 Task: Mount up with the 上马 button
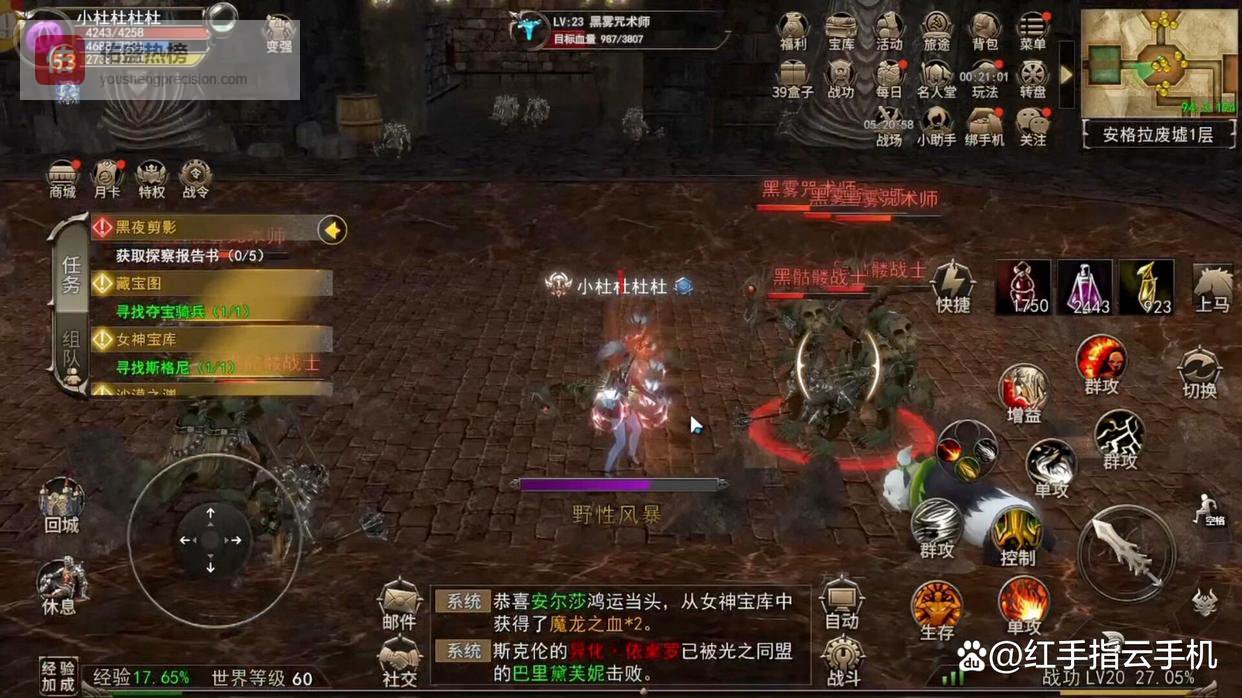tap(1212, 287)
